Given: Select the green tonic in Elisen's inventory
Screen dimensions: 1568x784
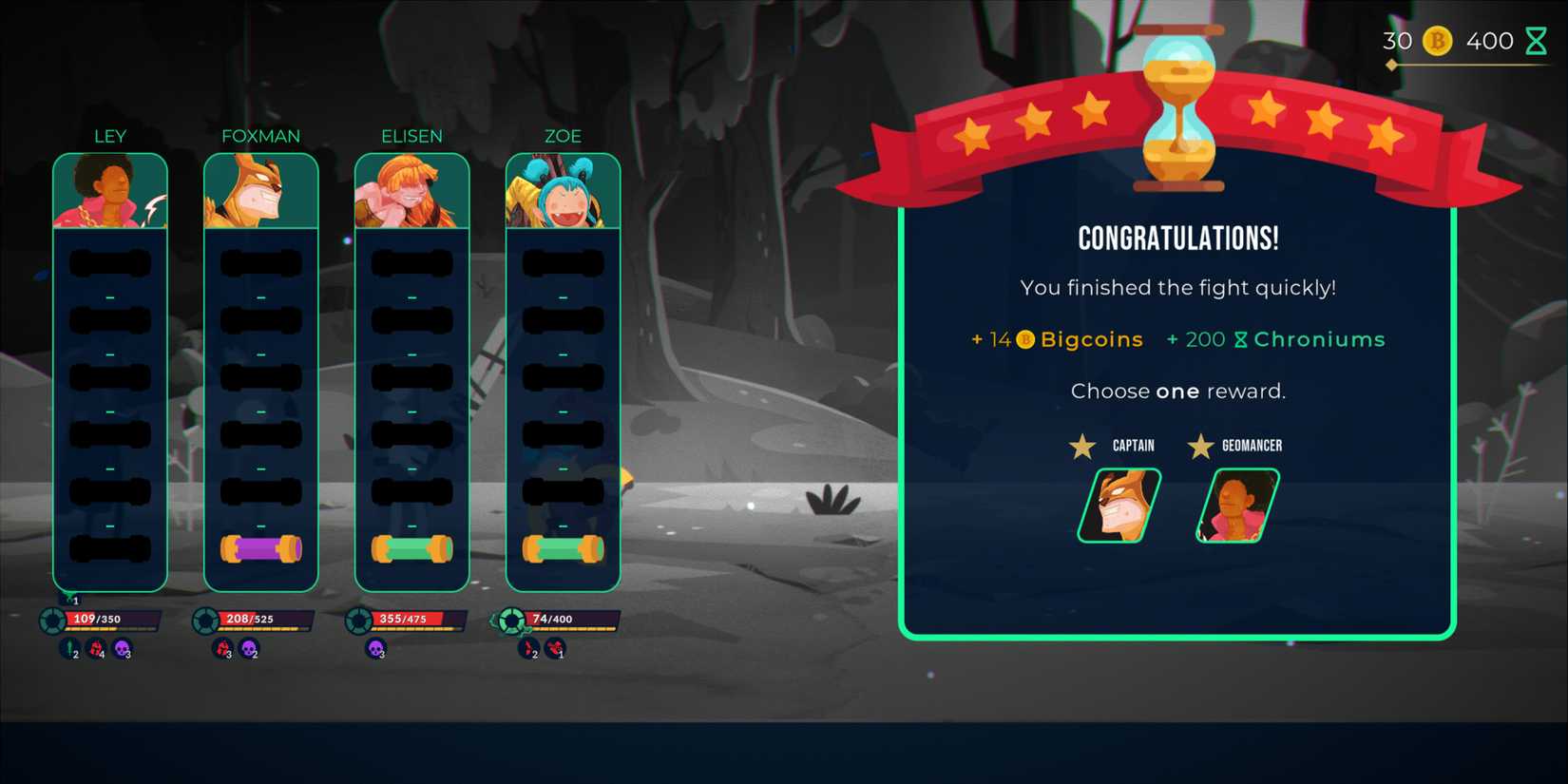Looking at the screenshot, I should coord(411,545).
